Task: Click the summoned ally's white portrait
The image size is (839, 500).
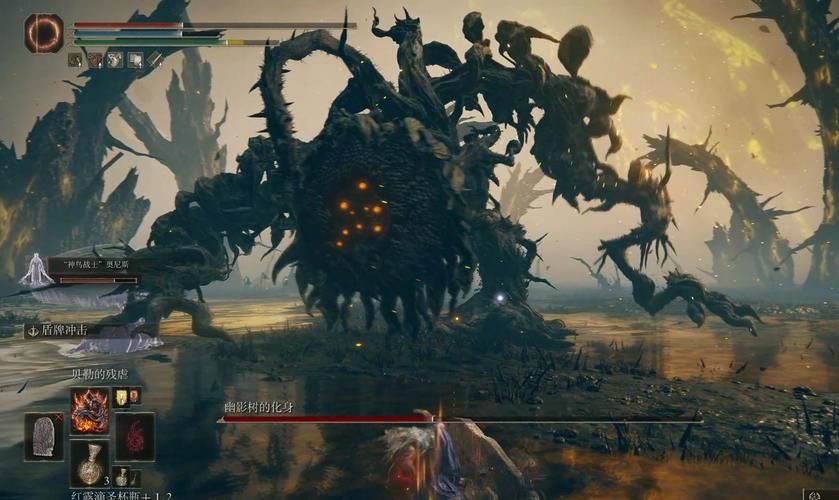Action: (x=37, y=270)
